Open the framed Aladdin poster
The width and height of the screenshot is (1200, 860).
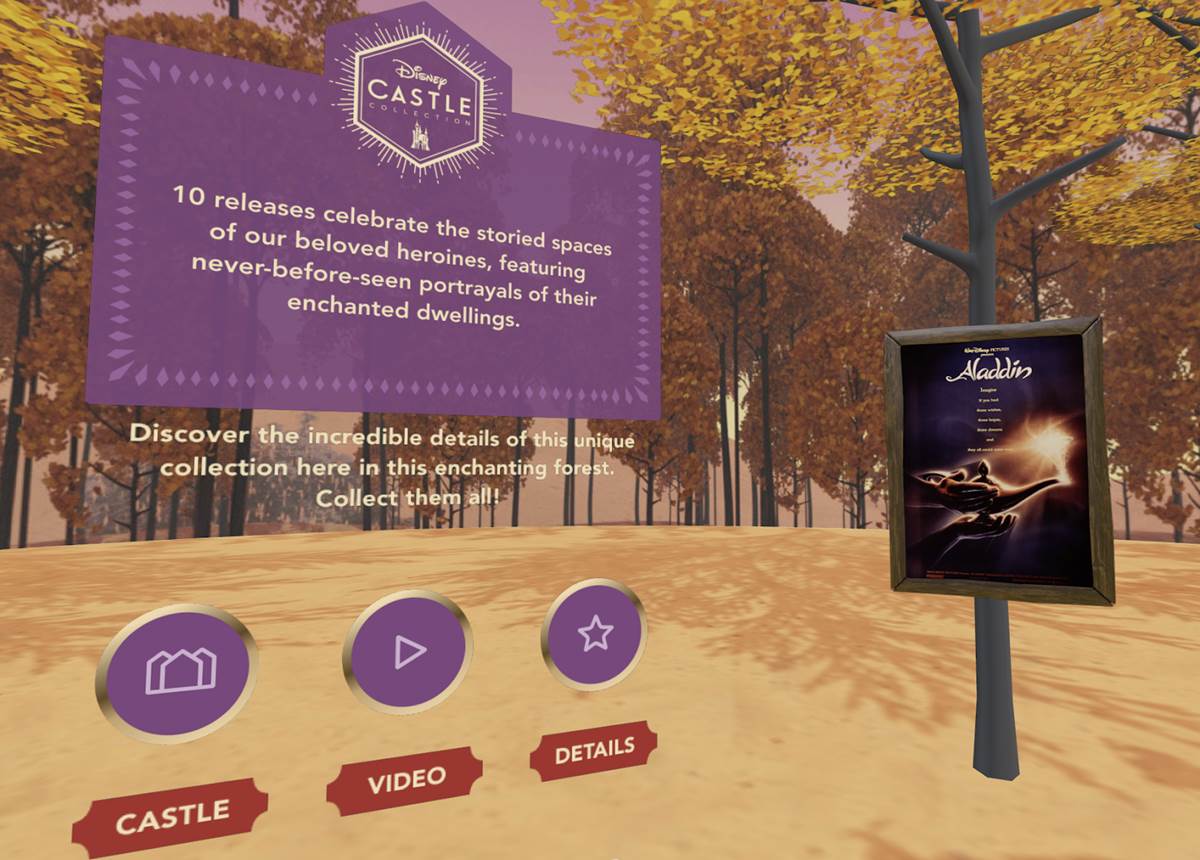[x=996, y=460]
